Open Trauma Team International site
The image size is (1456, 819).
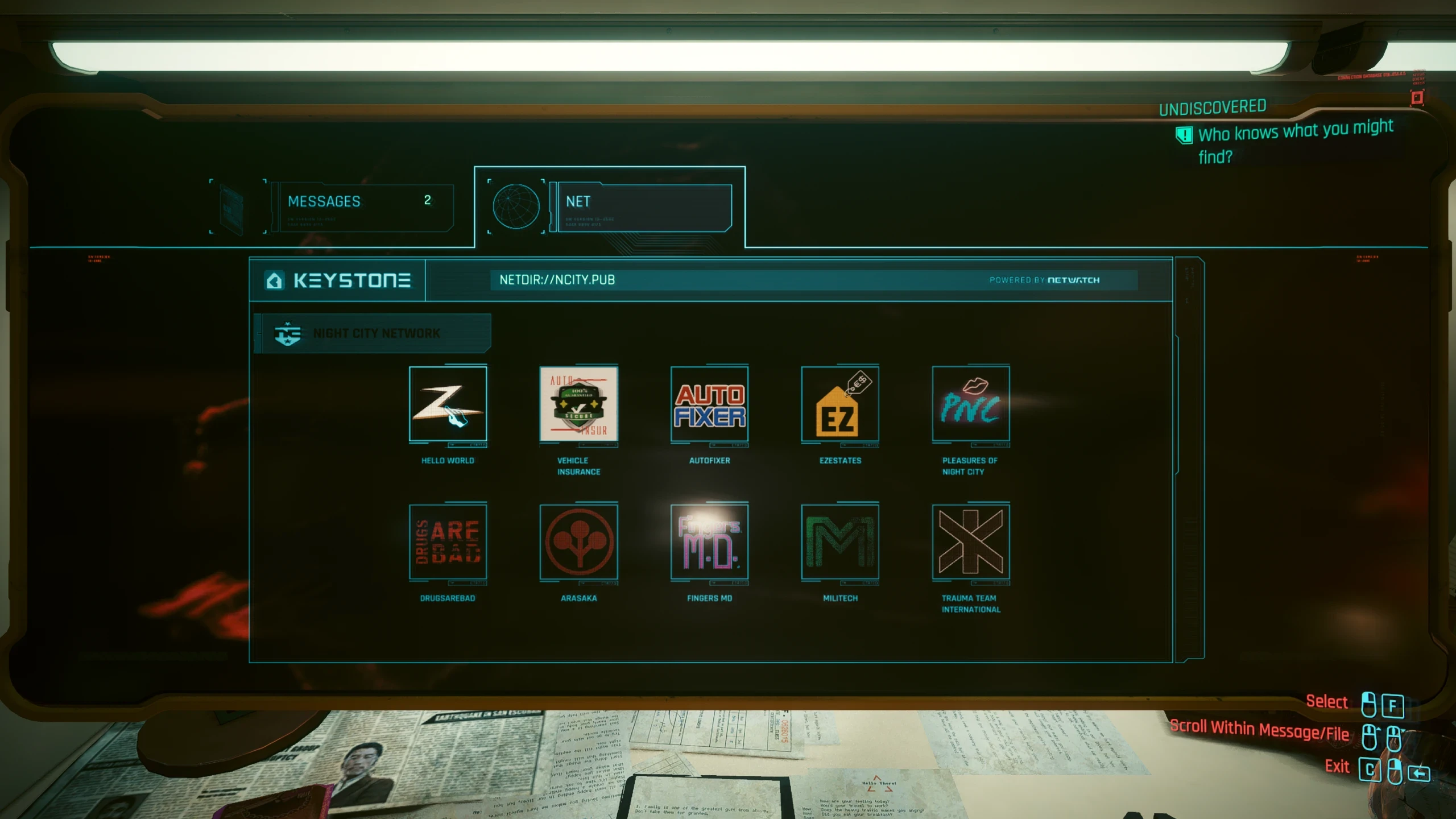coord(971,542)
